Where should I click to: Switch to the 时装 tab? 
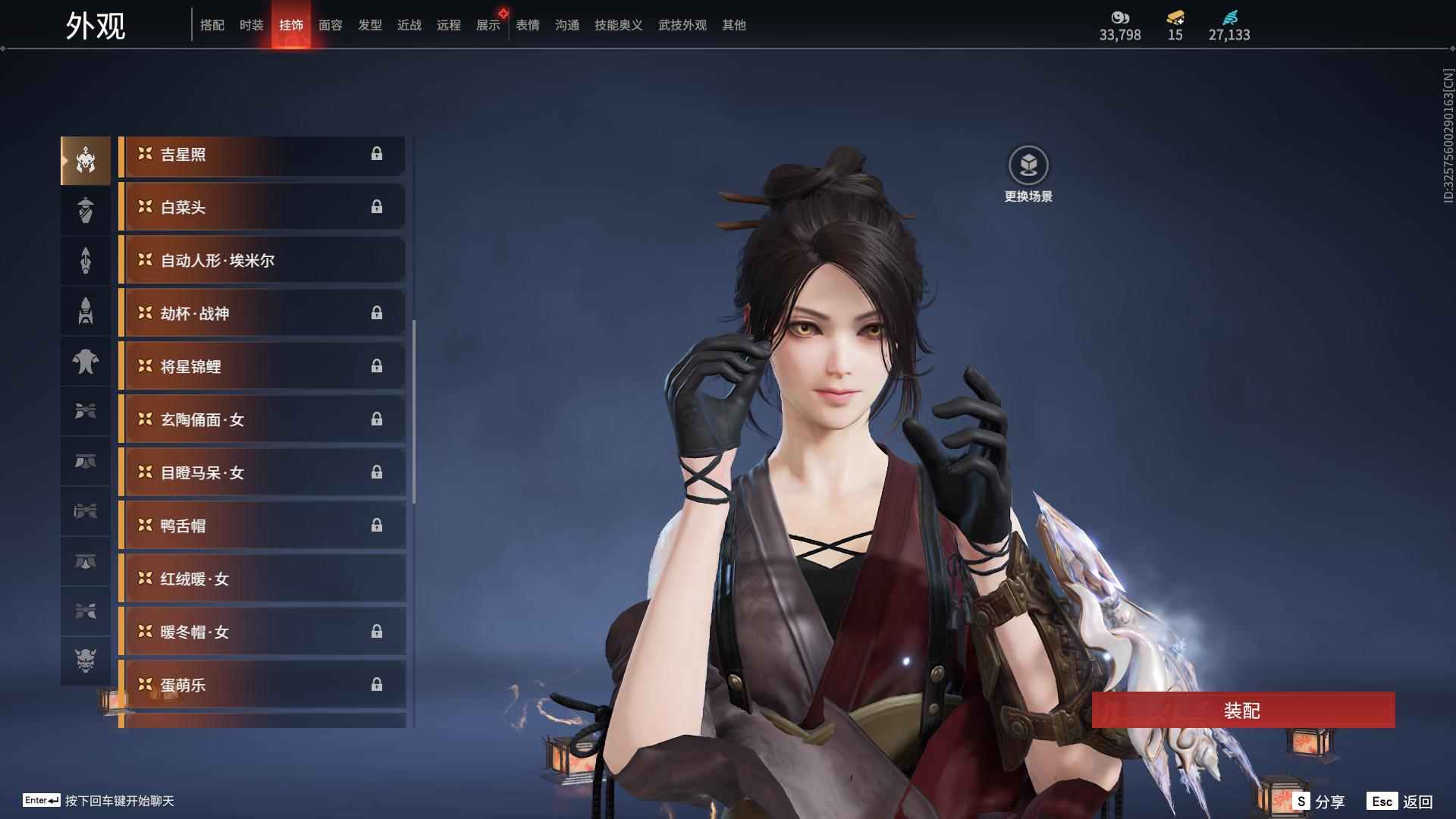251,25
